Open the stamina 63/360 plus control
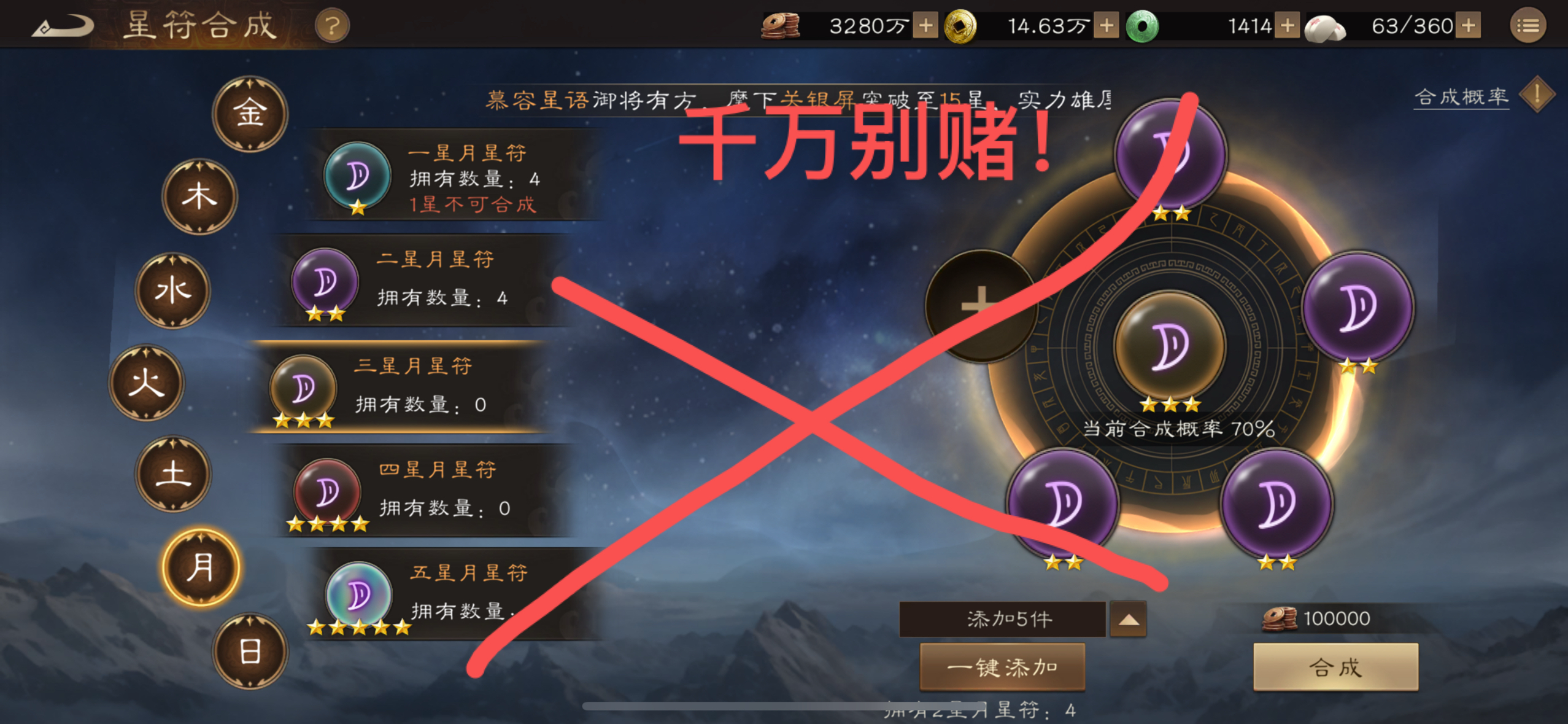1568x724 pixels. pyautogui.click(x=1467, y=26)
